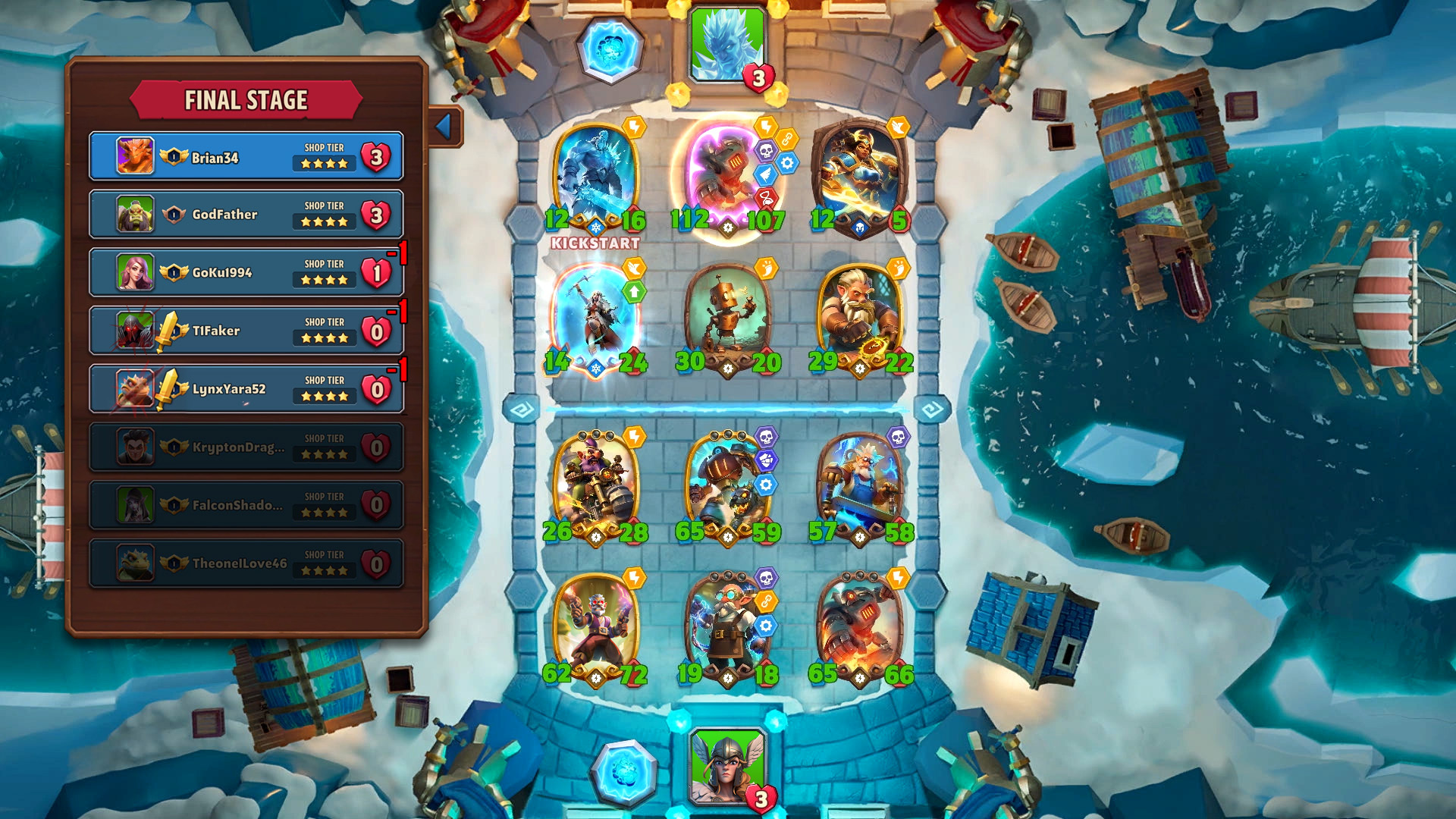1456x819 pixels.
Task: Activate your blue hero power gem
Action: [624, 772]
